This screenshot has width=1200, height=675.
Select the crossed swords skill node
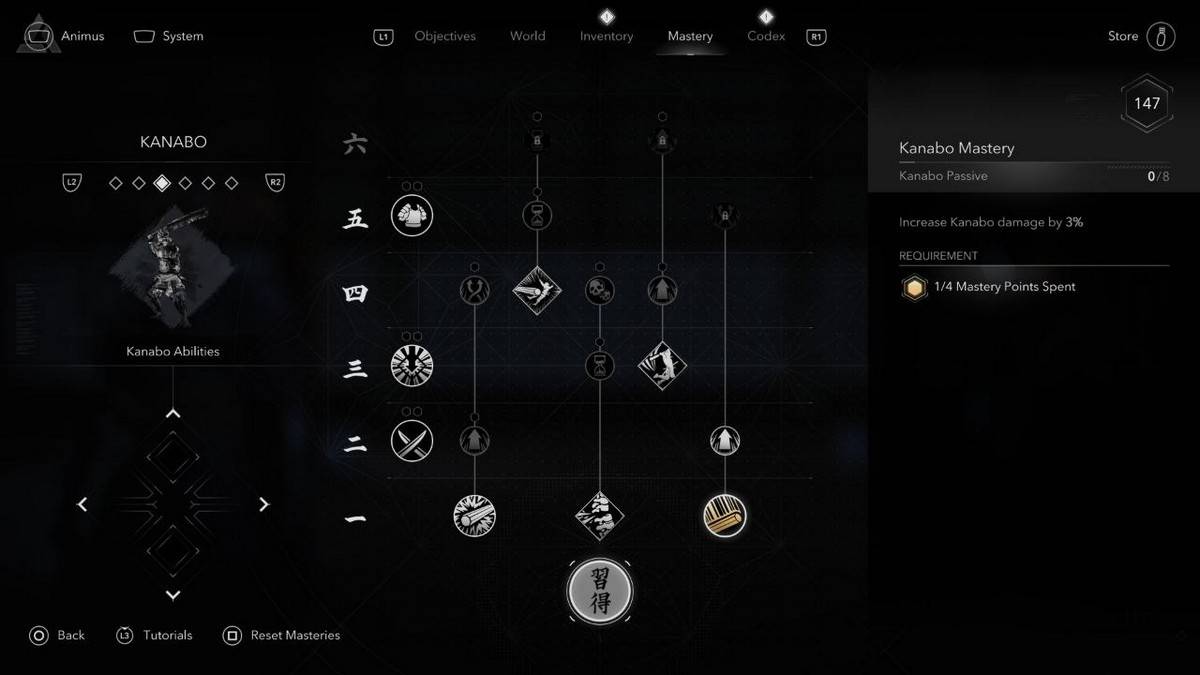pyautogui.click(x=412, y=440)
